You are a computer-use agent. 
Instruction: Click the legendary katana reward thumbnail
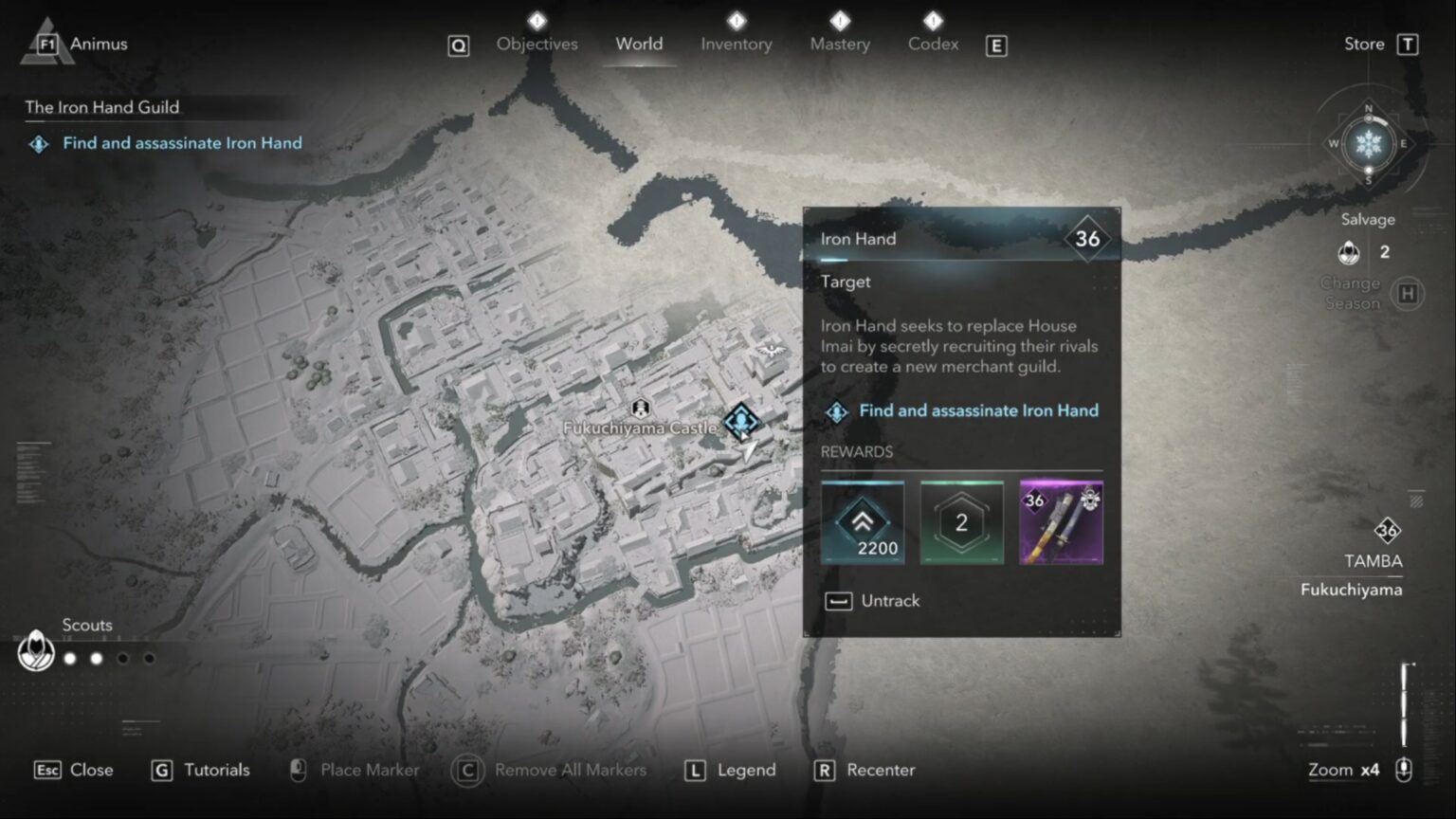click(x=1062, y=521)
